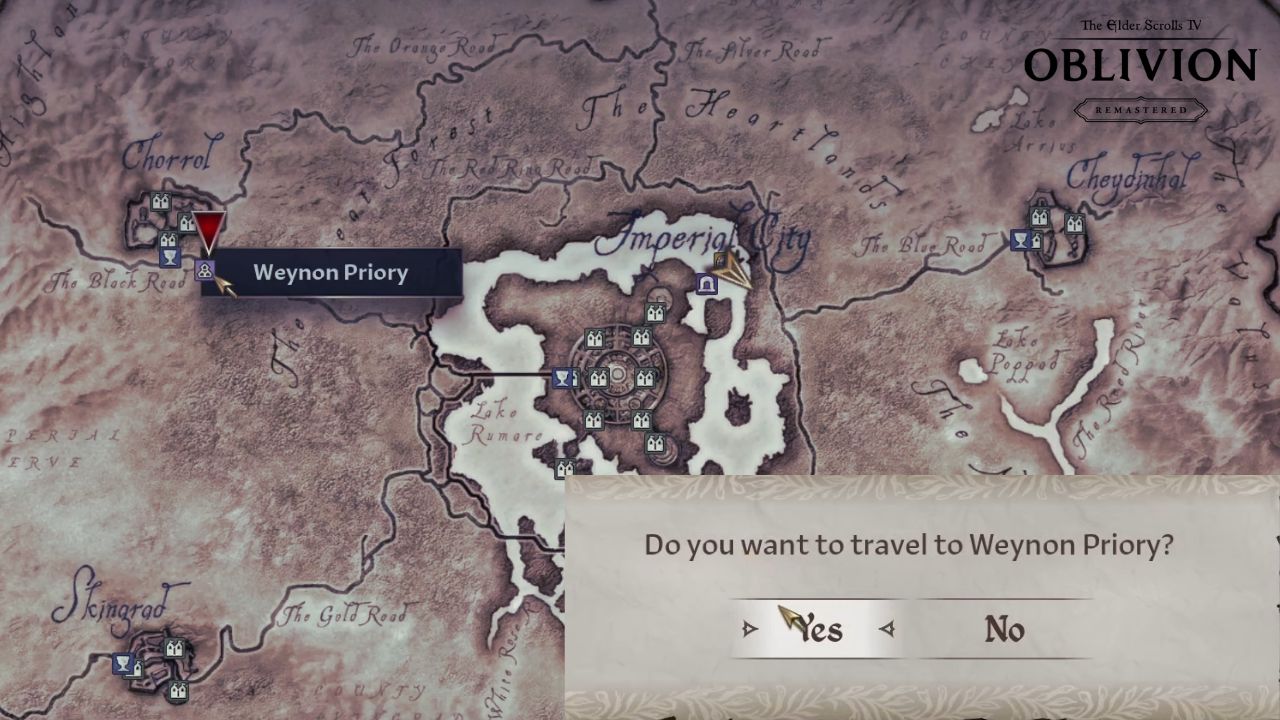Select the Weynon Priory settlement icon
Image resolution: width=1280 pixels, height=720 pixels.
tap(205, 271)
